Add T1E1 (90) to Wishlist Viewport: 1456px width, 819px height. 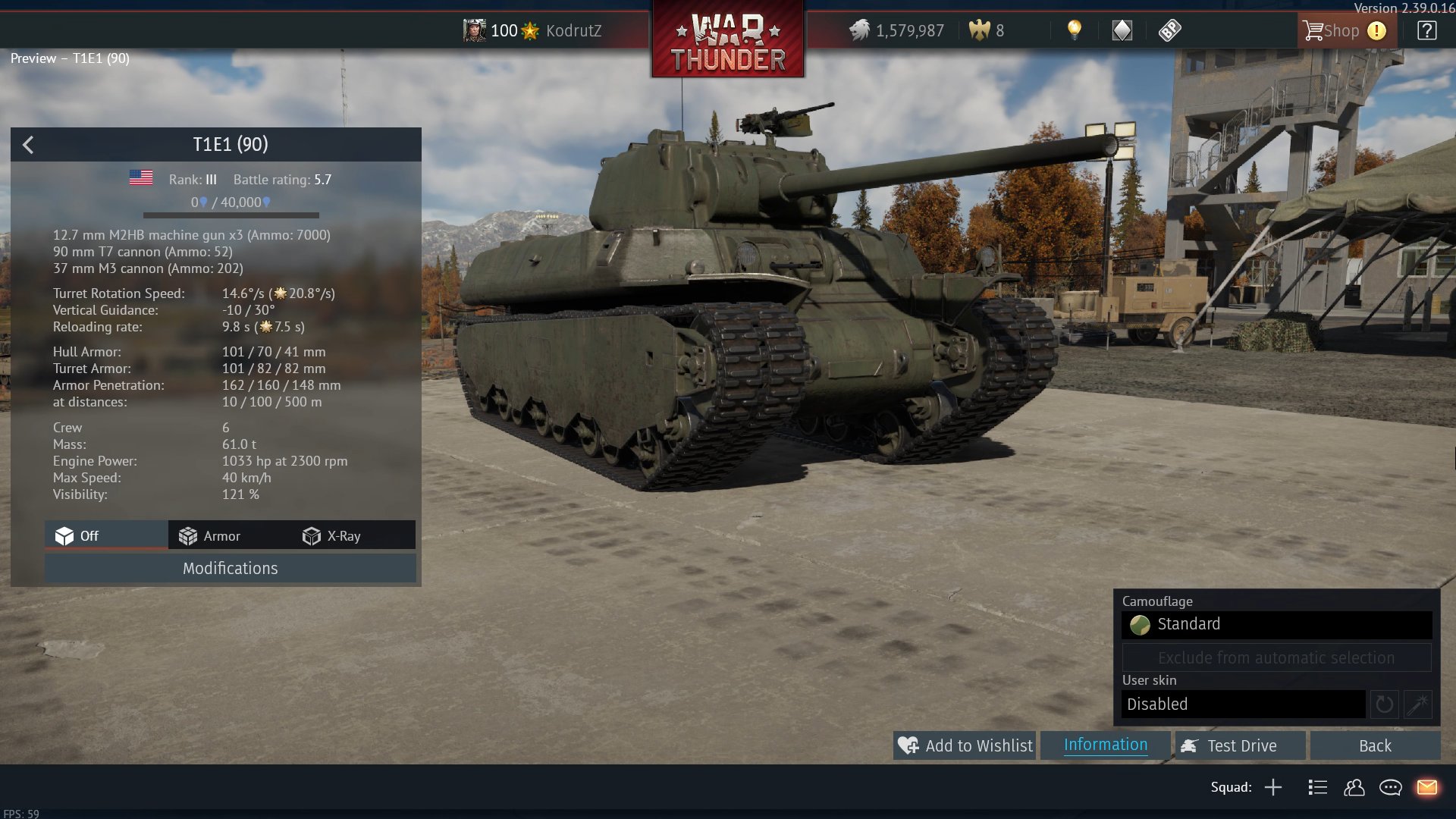tap(965, 745)
